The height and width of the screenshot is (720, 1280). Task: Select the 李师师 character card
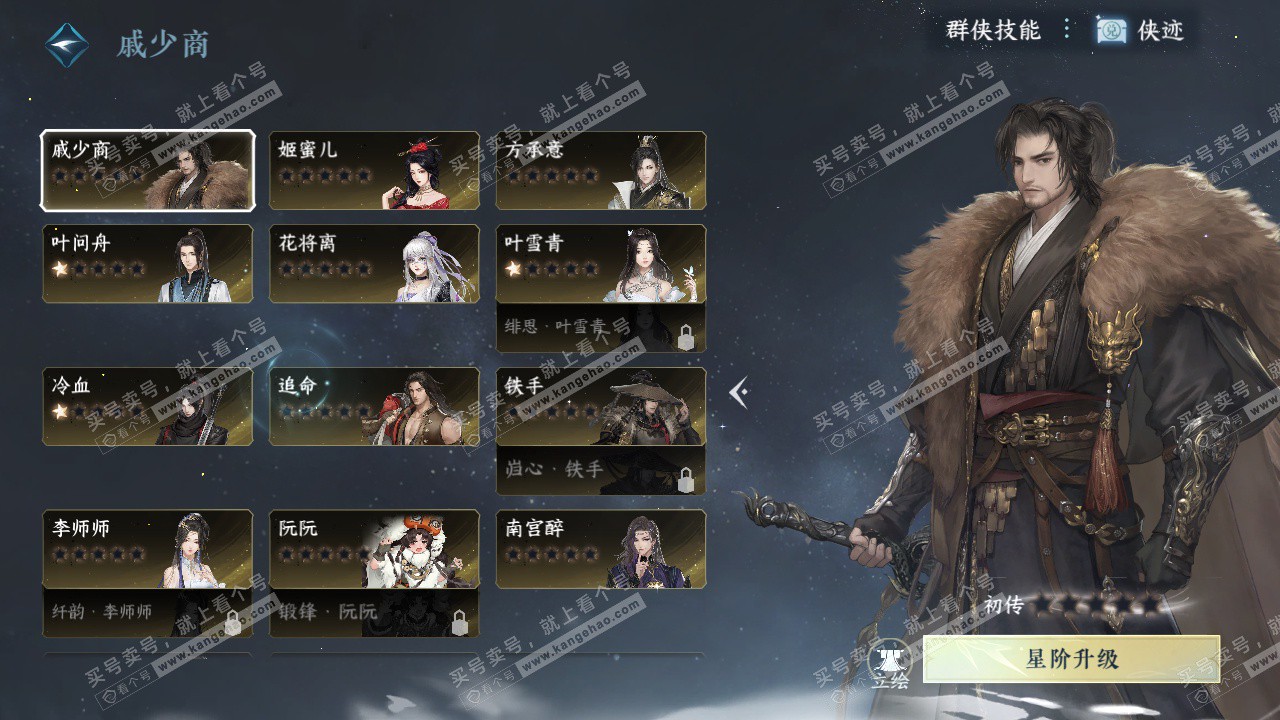147,549
